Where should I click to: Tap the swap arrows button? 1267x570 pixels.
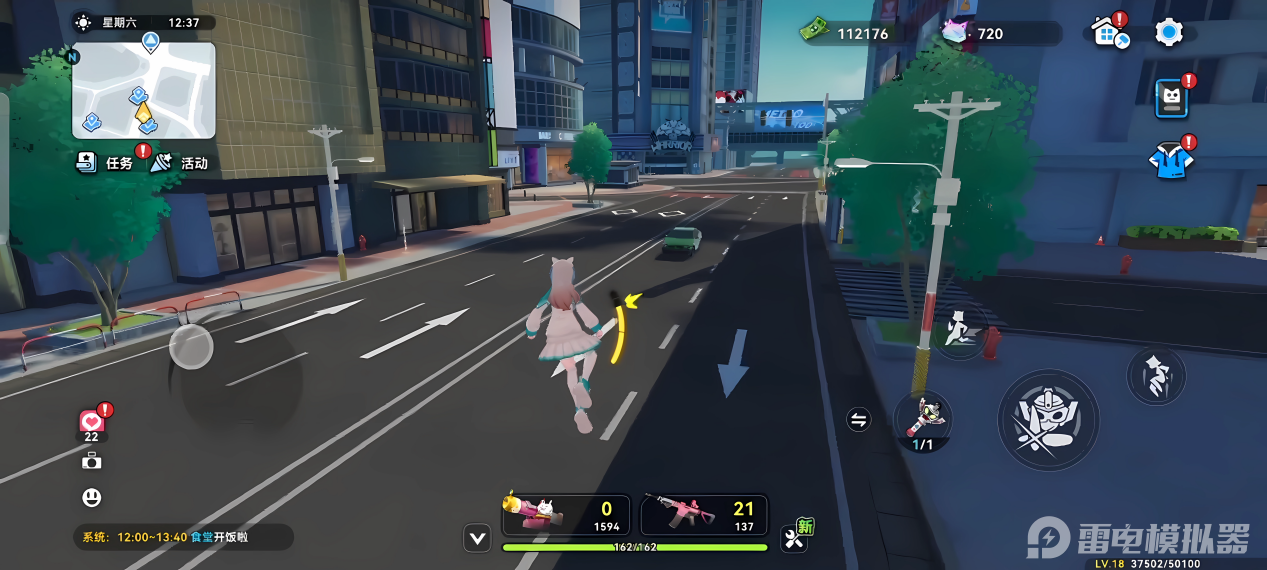(858, 420)
